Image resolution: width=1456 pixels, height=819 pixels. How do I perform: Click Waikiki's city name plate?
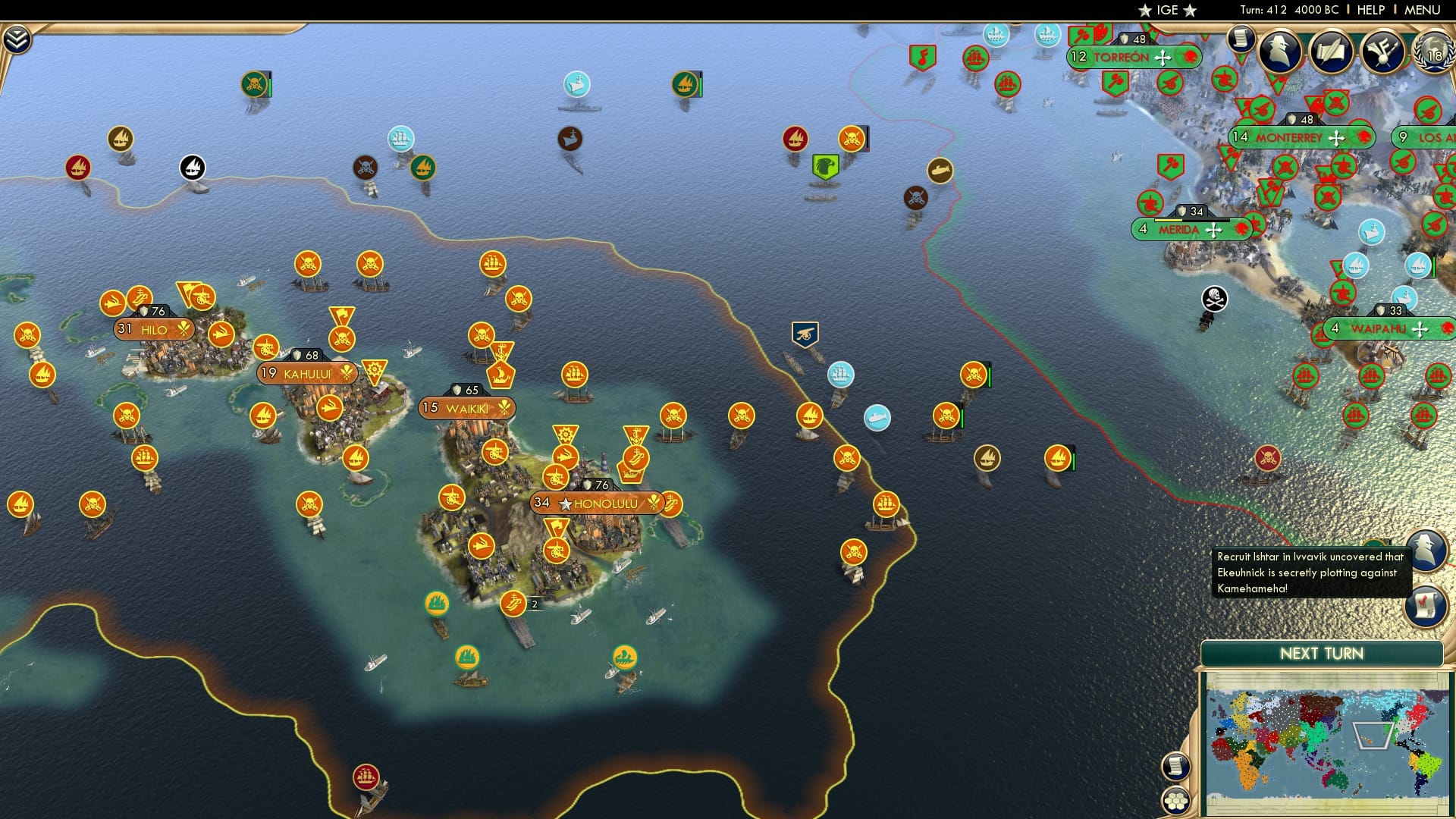coord(468,406)
